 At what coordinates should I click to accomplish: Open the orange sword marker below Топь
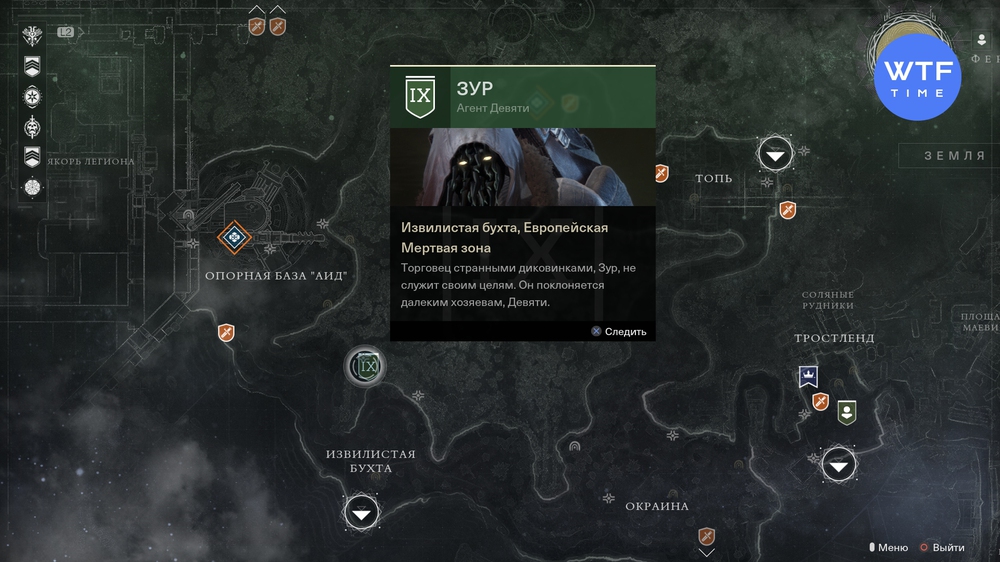tap(788, 210)
